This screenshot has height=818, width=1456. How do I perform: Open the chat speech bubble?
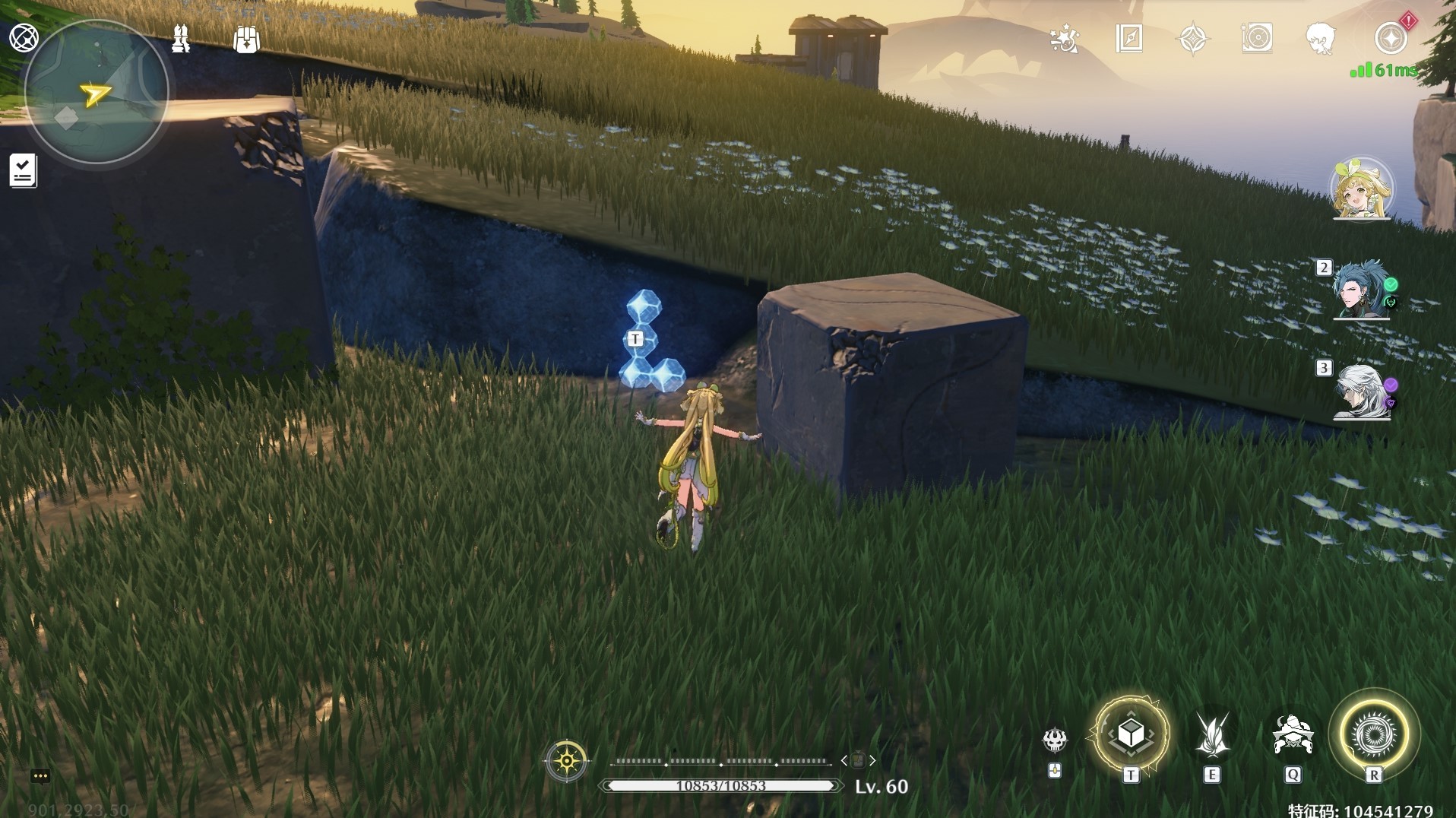point(40,776)
